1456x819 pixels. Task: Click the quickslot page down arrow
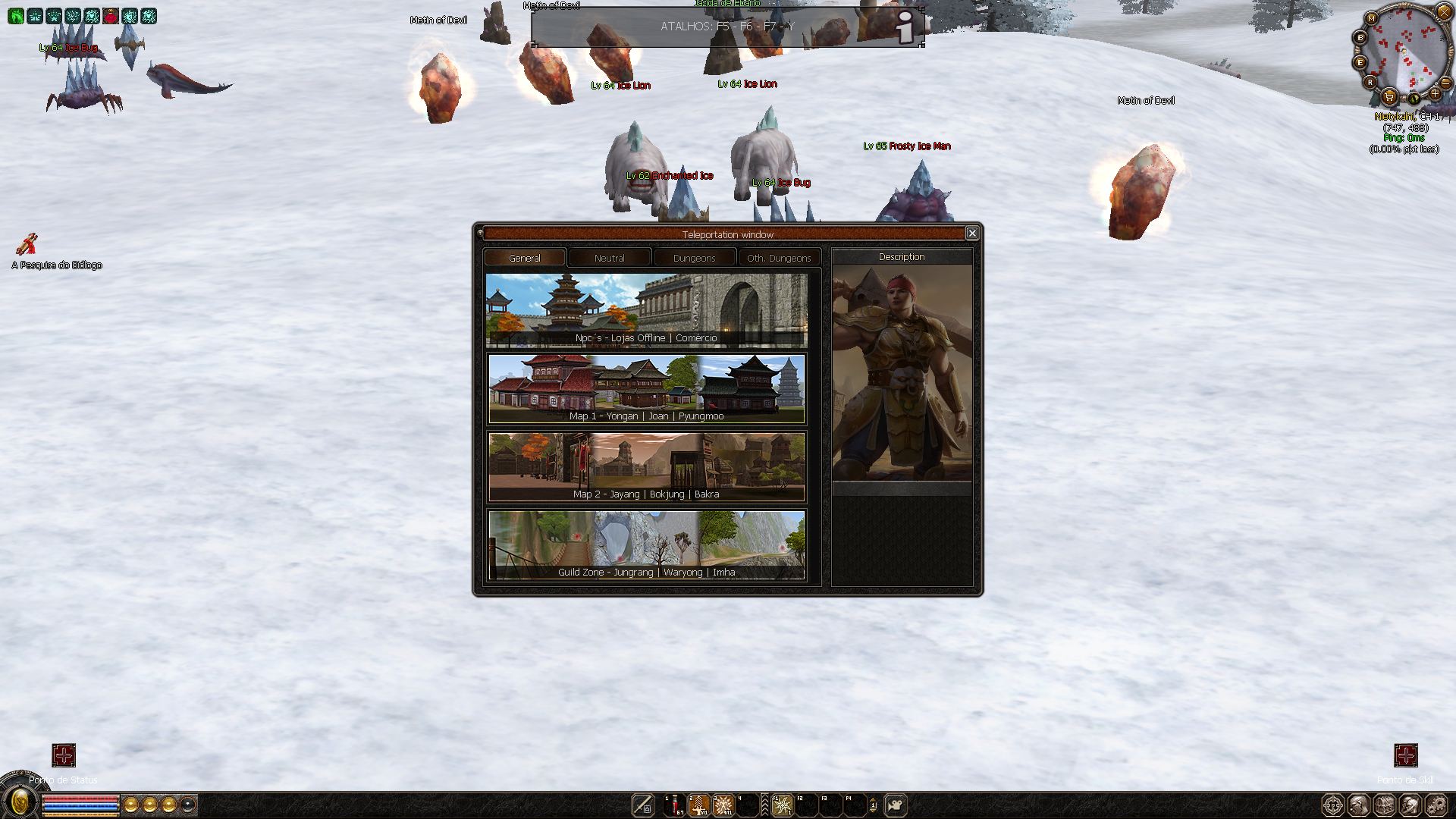[874, 811]
